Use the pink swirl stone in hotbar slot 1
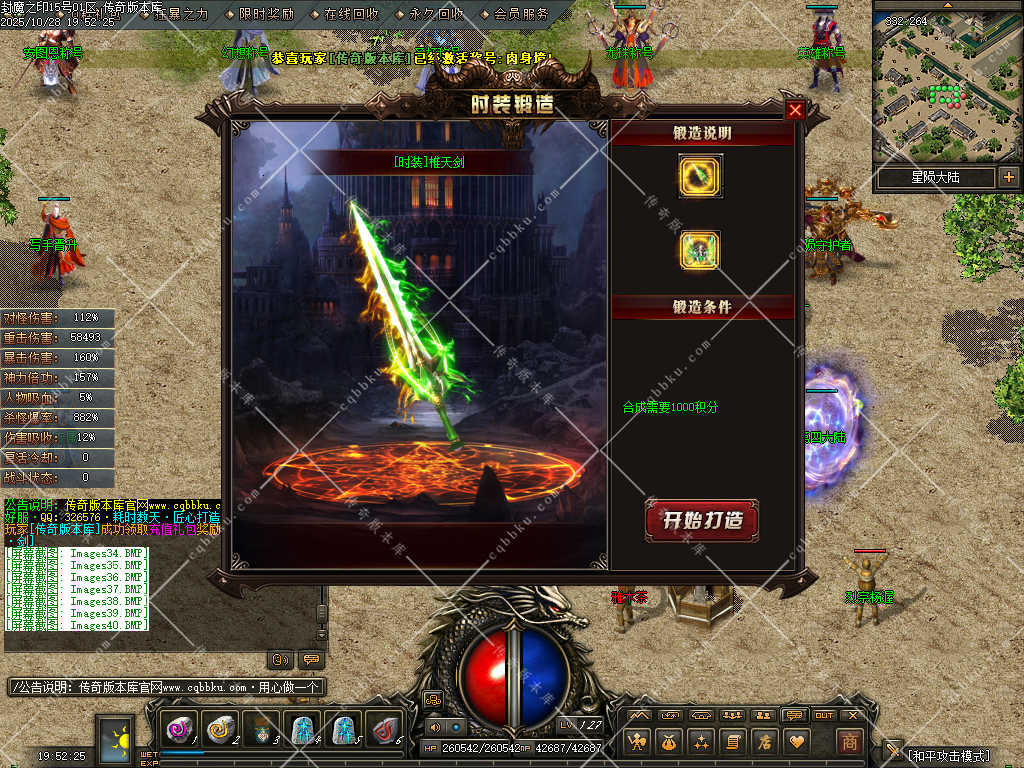The width and height of the screenshot is (1024, 768). point(179,730)
